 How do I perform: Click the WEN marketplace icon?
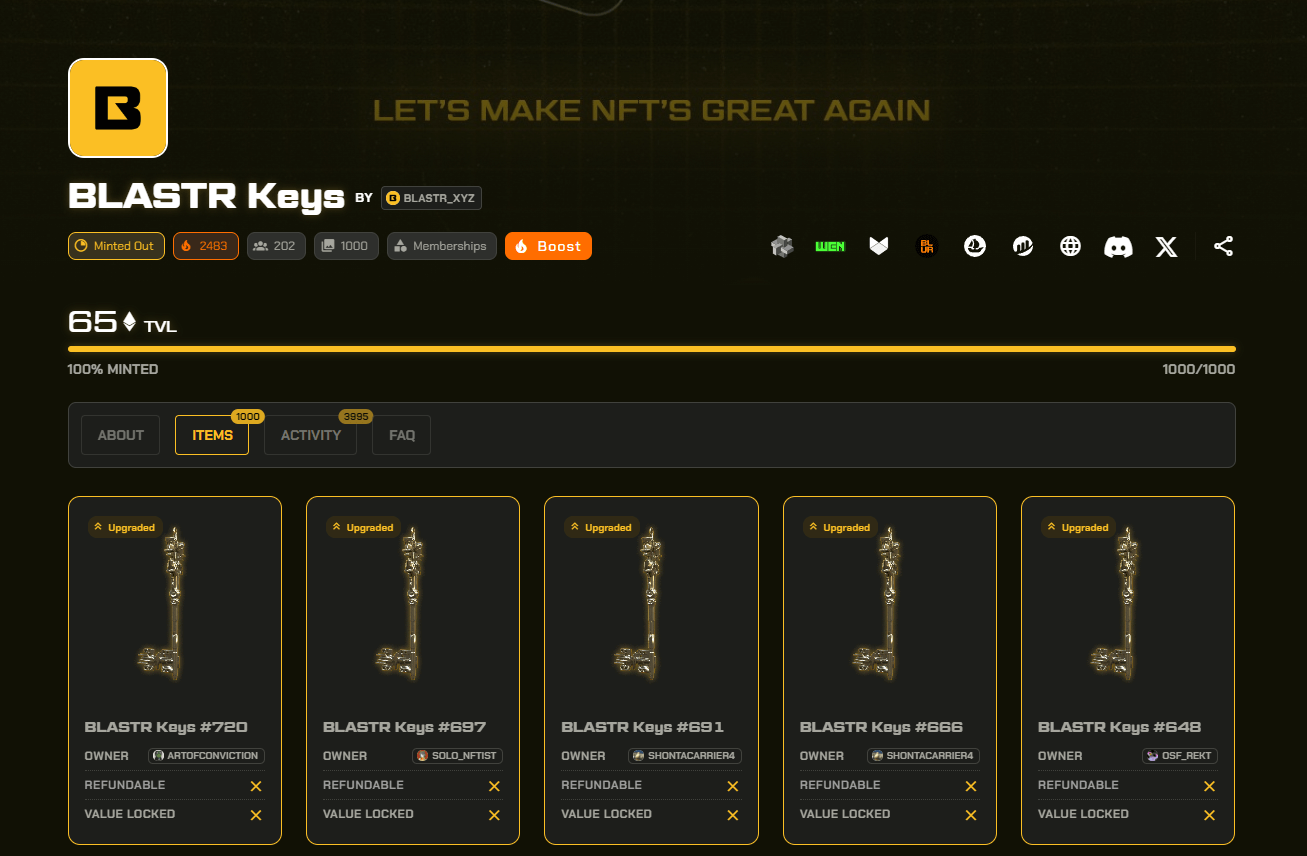coord(830,246)
